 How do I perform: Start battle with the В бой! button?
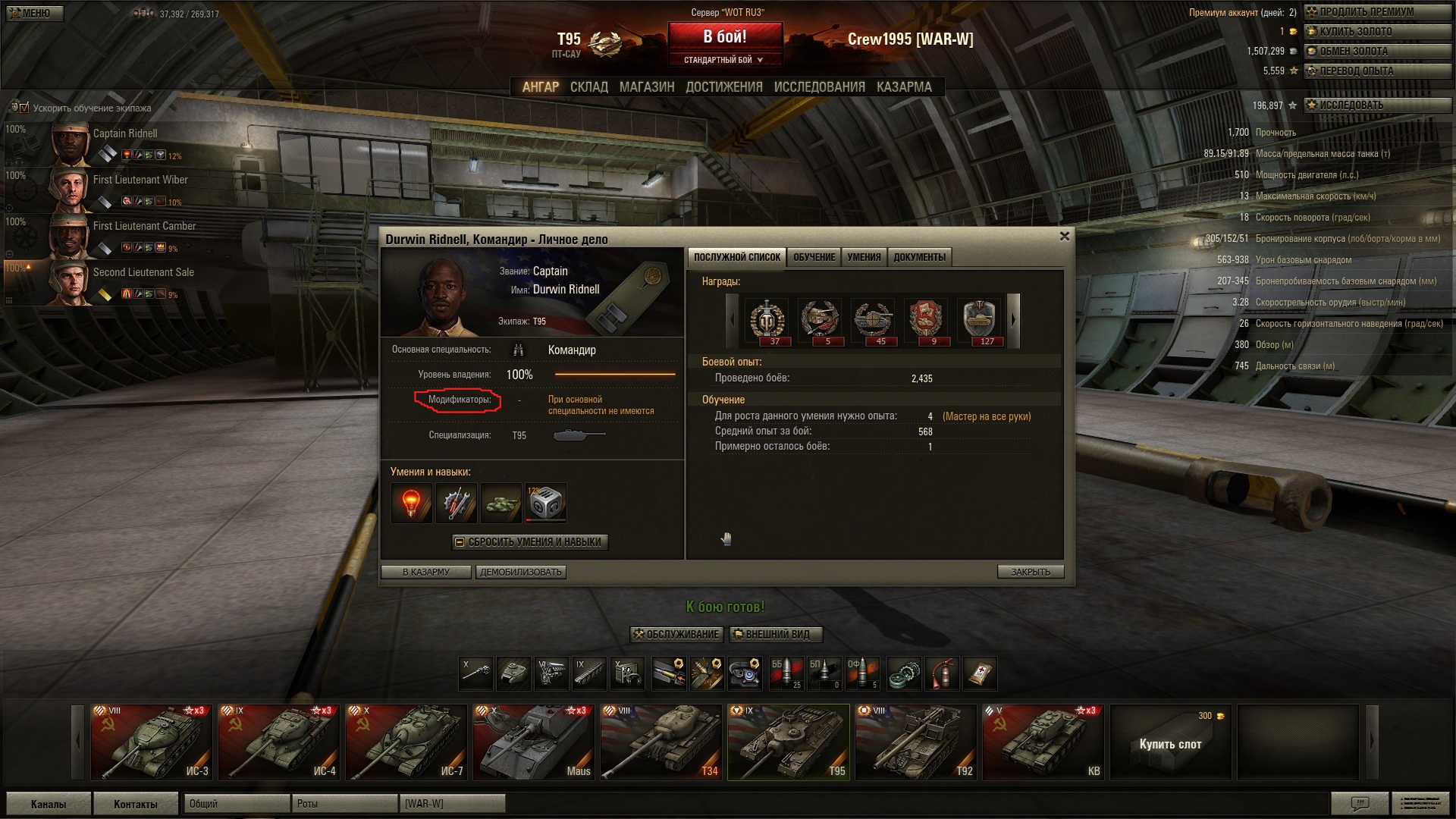click(724, 37)
